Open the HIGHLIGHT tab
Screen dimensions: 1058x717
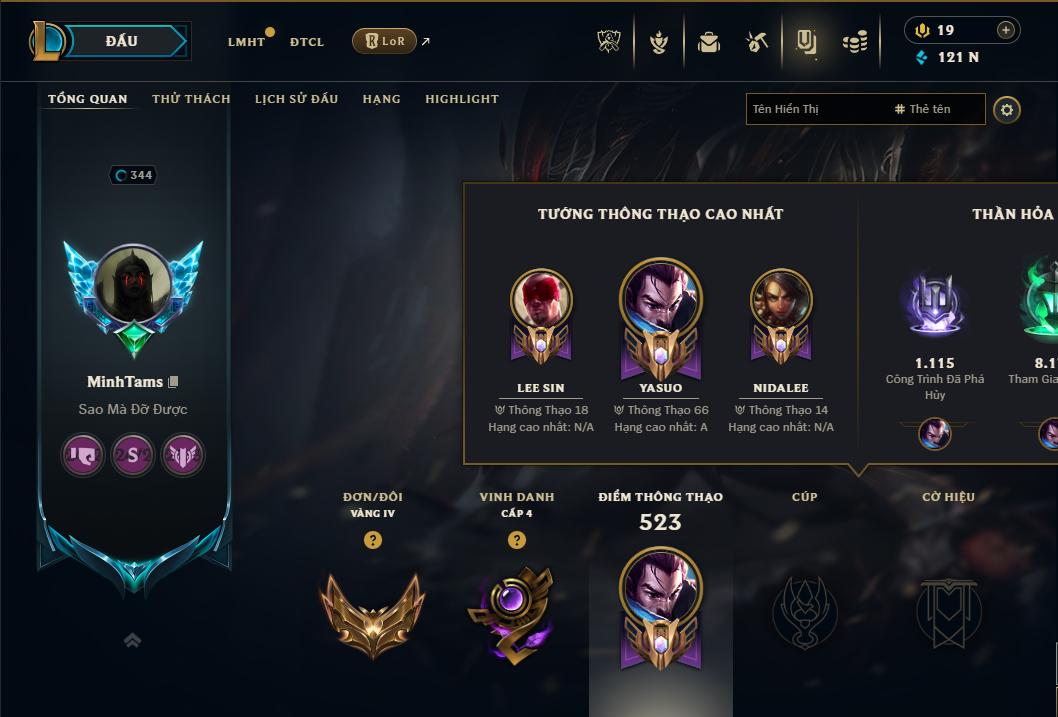pyautogui.click(x=461, y=99)
